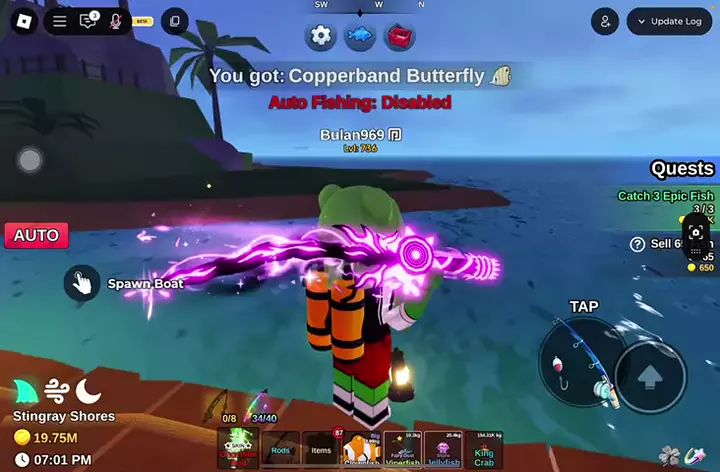
Task: Open the Catch 3 Epic Fish quest
Action: (x=665, y=196)
